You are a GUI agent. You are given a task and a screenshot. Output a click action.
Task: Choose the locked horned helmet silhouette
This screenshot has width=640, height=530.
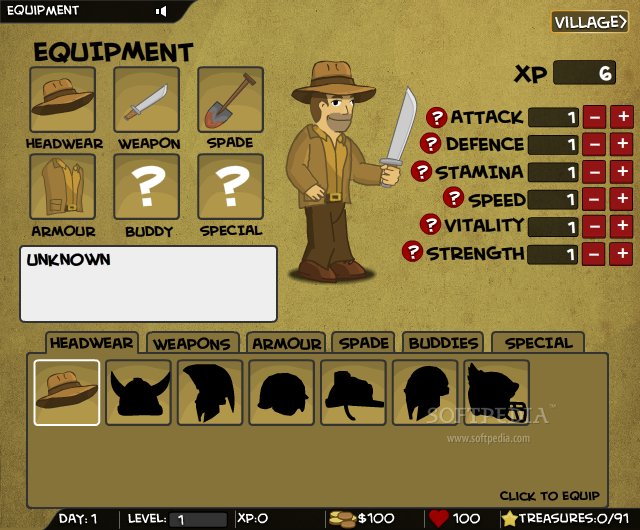tap(139, 392)
